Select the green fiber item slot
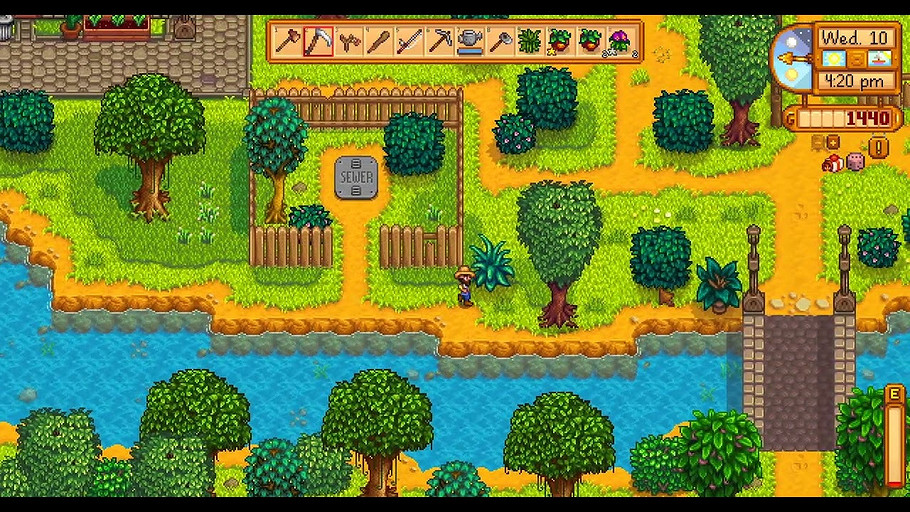The height and width of the screenshot is (512, 910). click(529, 42)
